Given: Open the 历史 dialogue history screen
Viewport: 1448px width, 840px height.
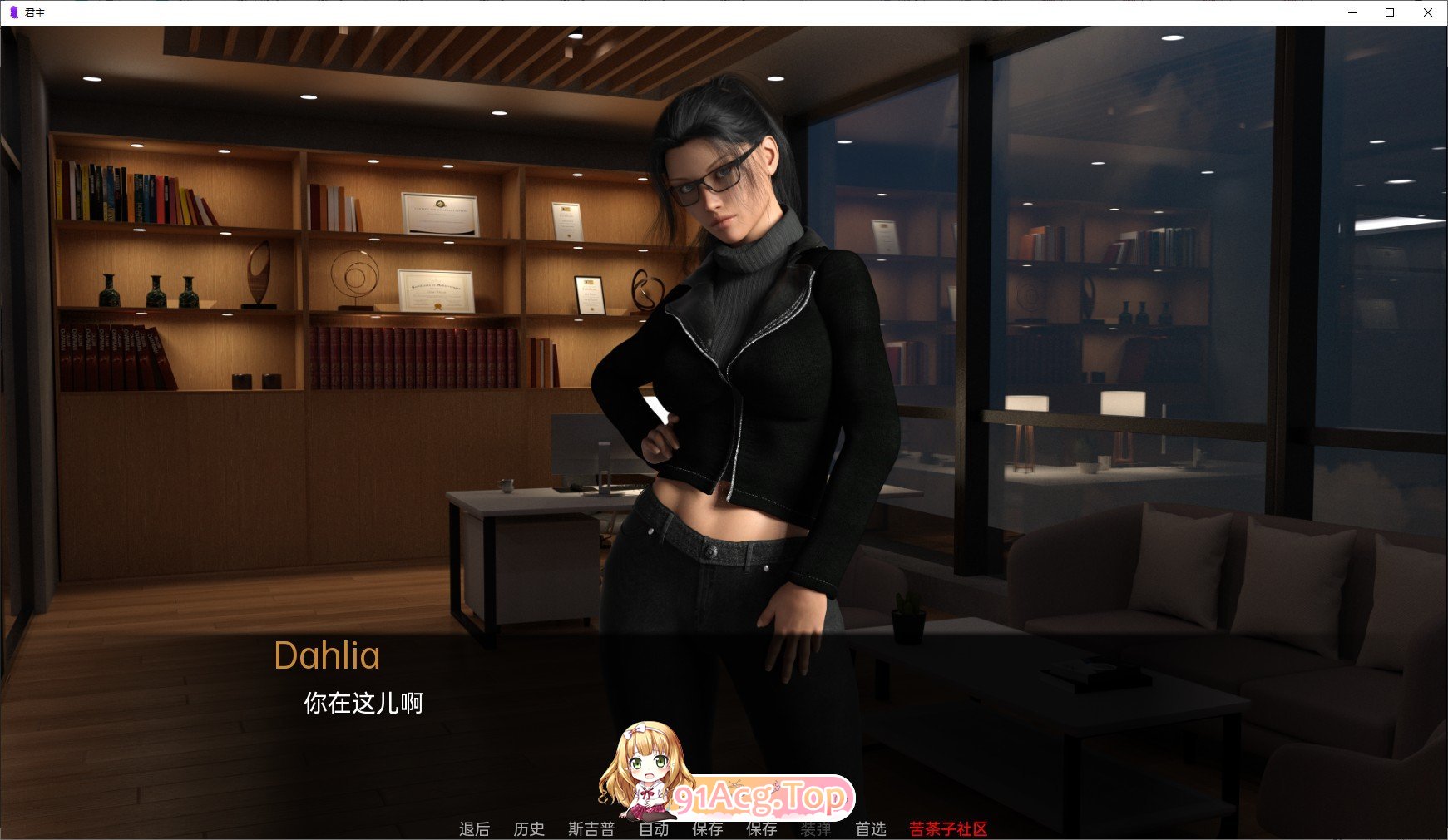Looking at the screenshot, I should pos(530,828).
